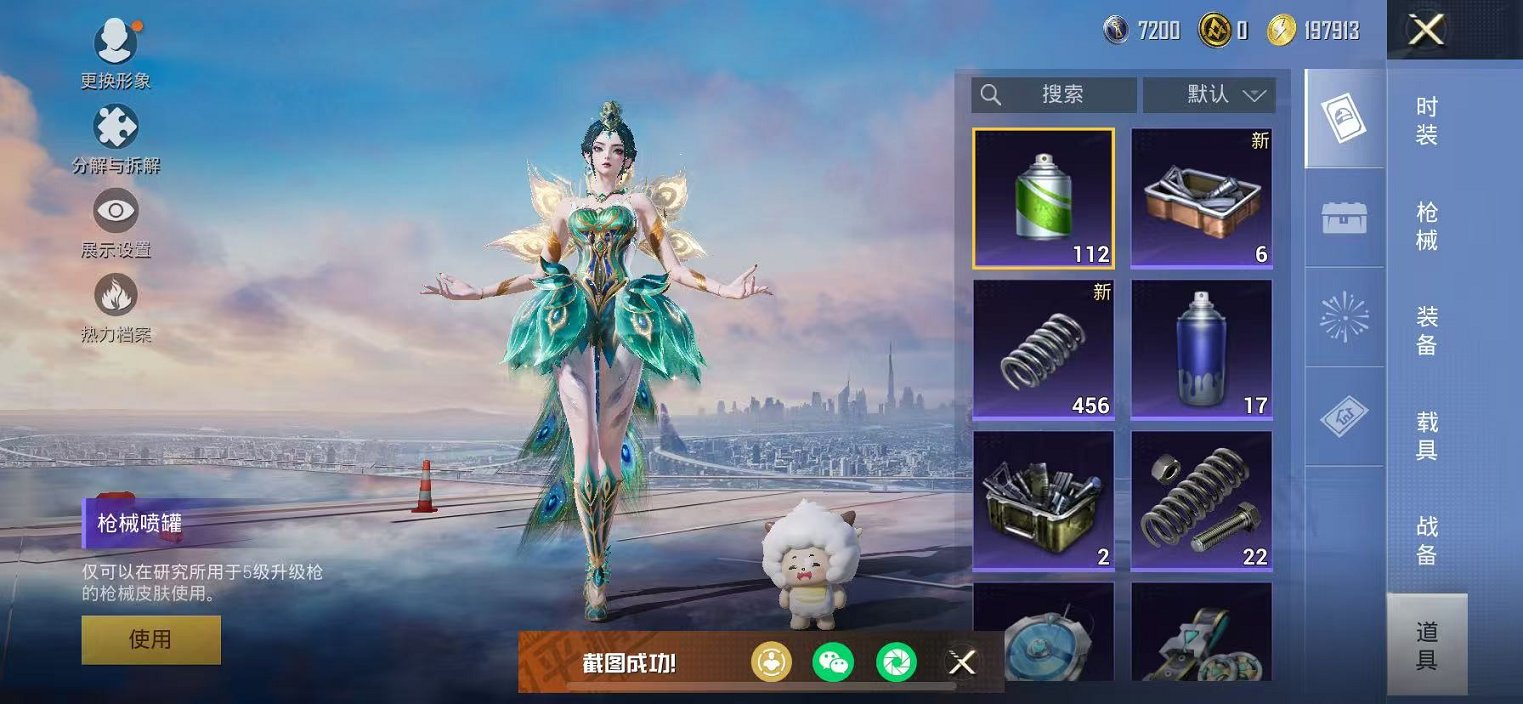
Task: Click the 使用 use button
Action: (151, 640)
